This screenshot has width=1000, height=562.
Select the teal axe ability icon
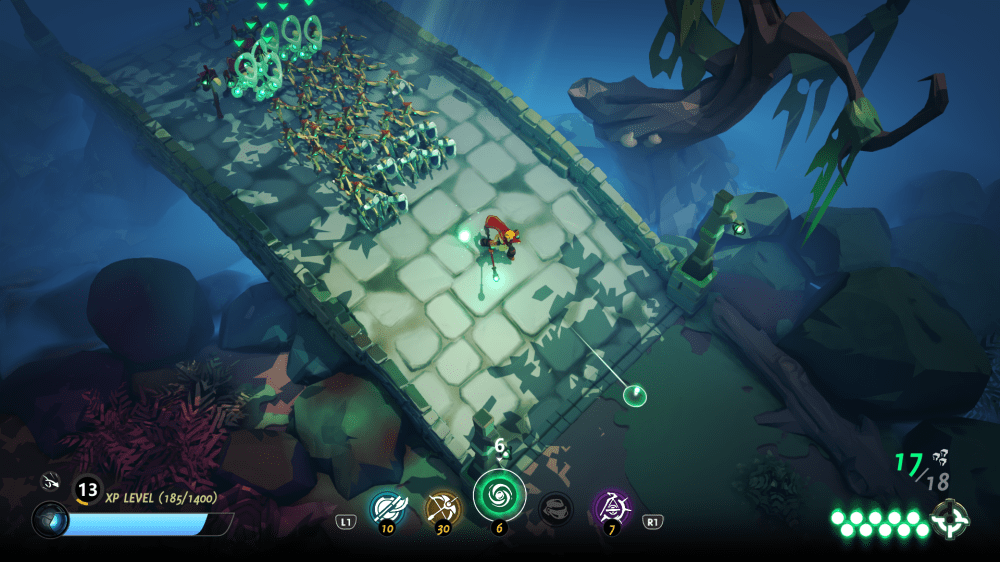click(387, 508)
